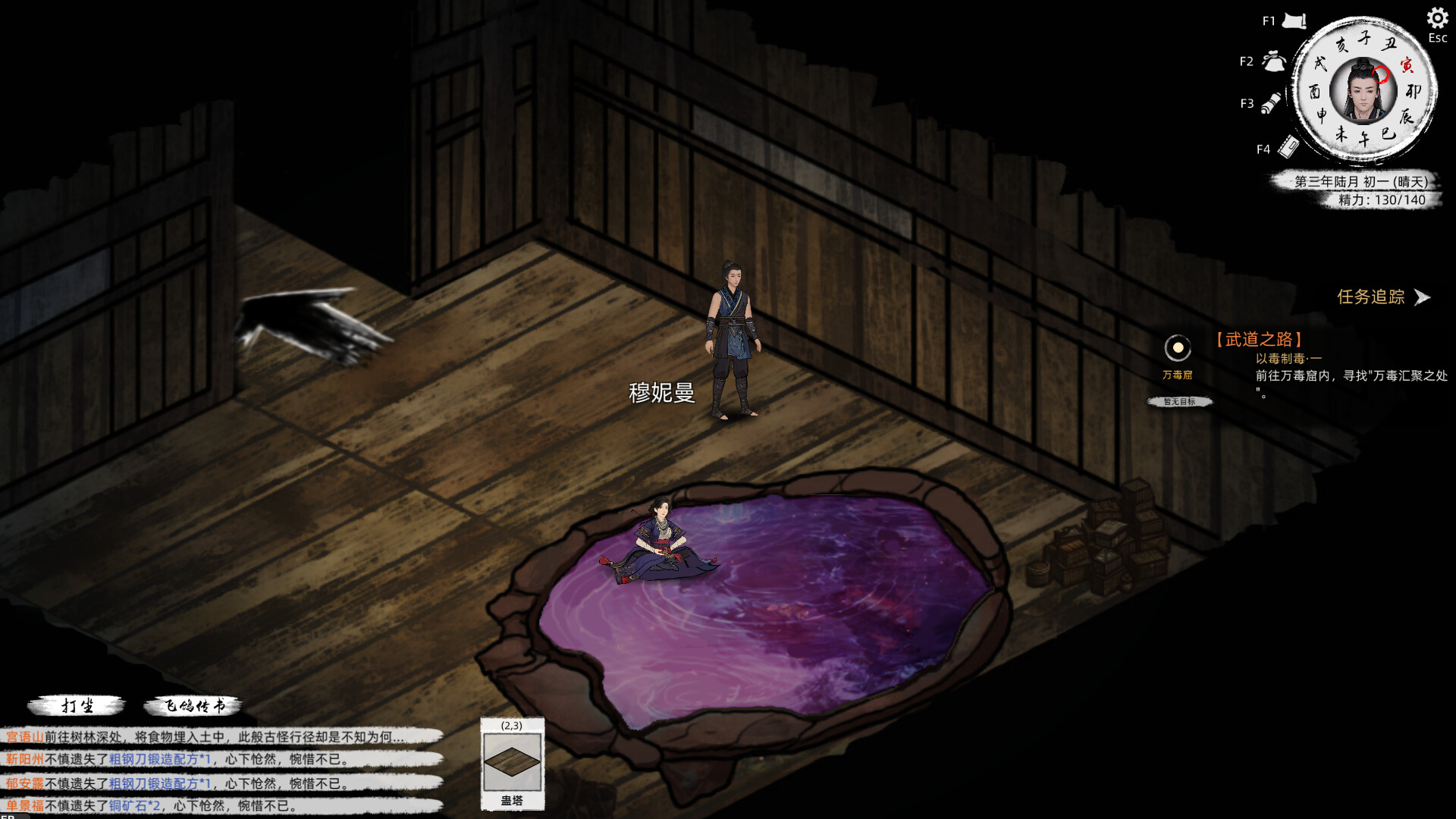Toggle meditation with the 打坐 button
The height and width of the screenshot is (819, 1456).
[x=78, y=704]
